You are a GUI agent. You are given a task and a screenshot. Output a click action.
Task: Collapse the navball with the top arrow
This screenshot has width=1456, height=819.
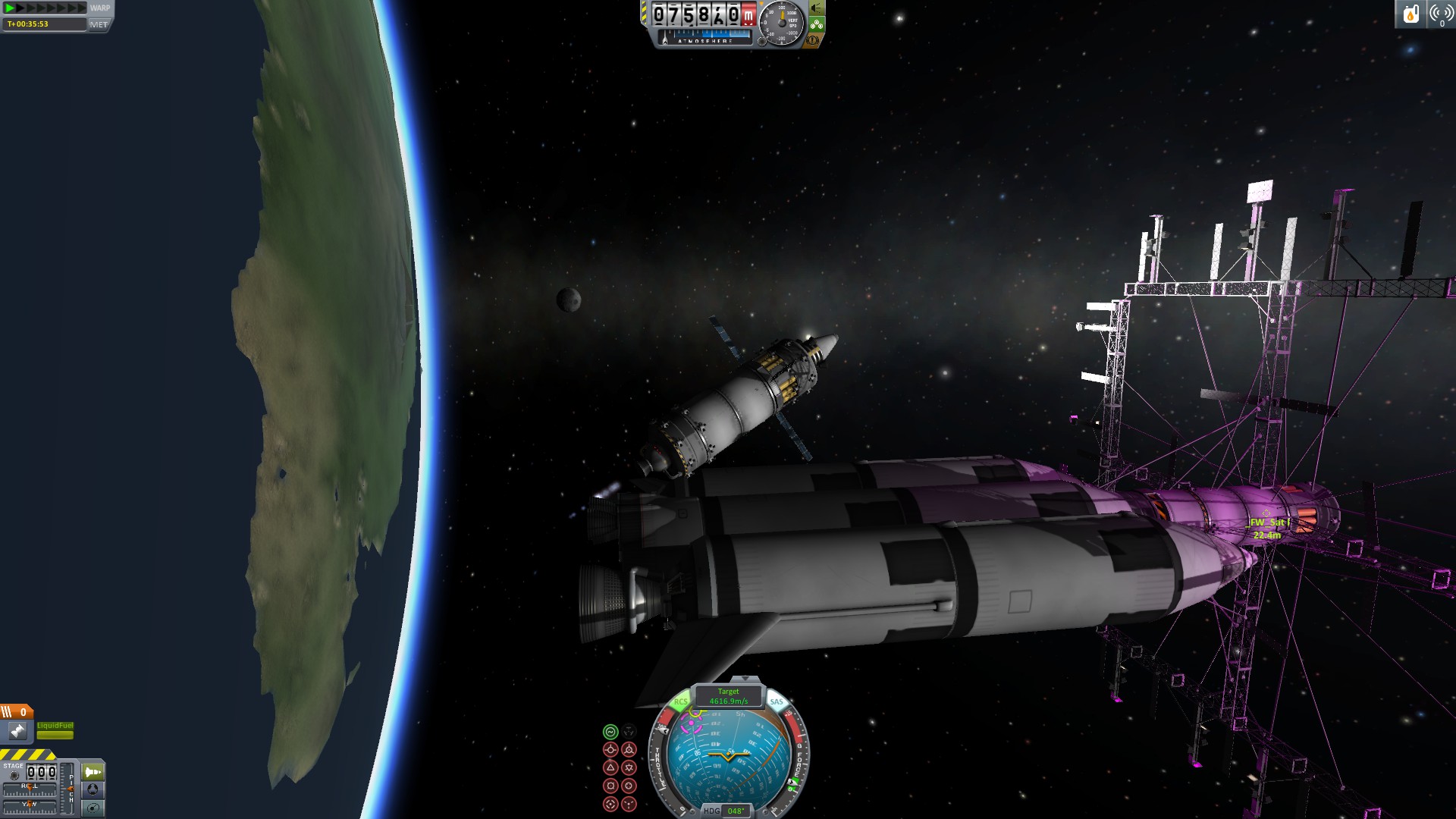click(745, 679)
